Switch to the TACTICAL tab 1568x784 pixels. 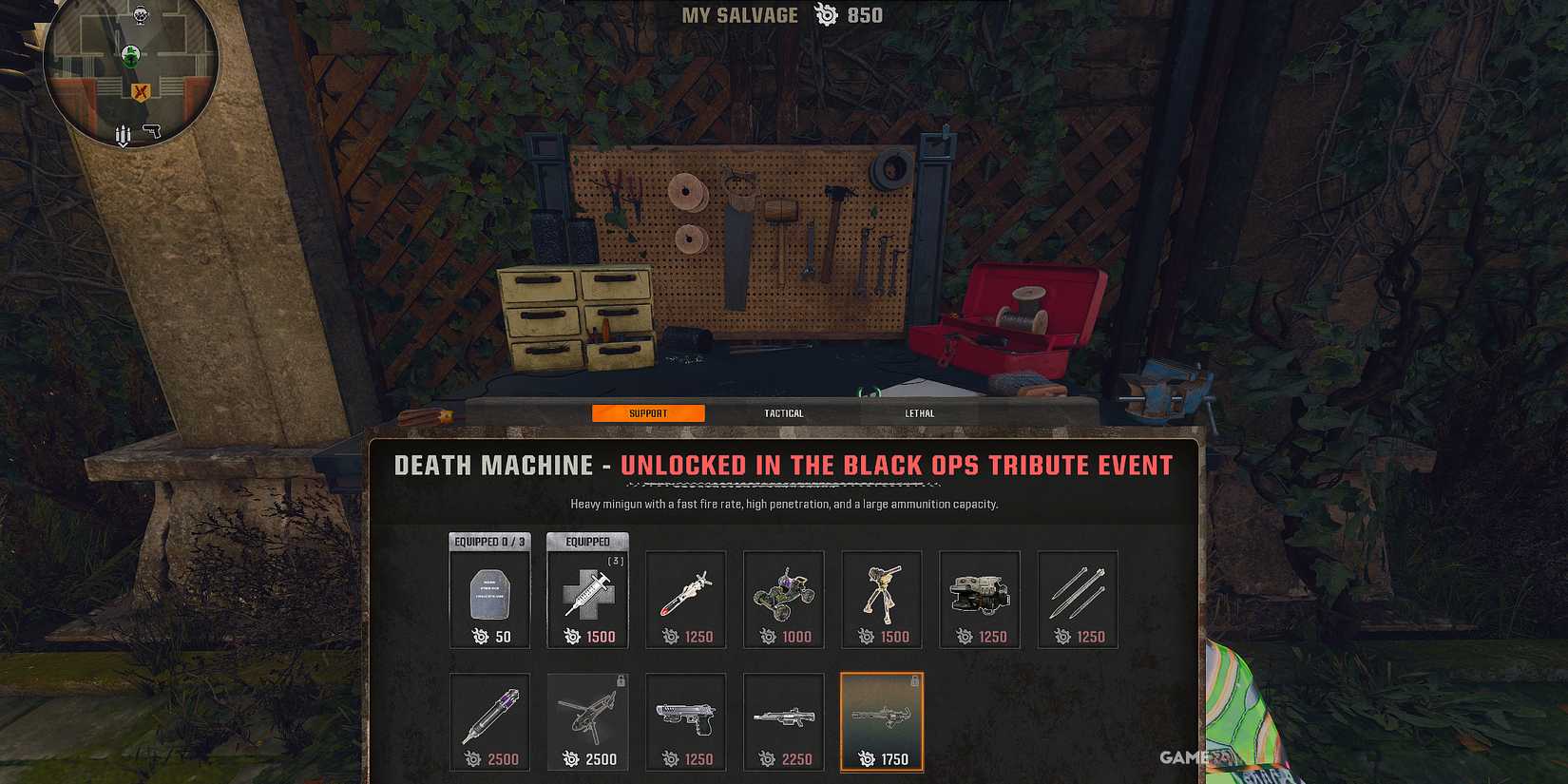pos(784,412)
